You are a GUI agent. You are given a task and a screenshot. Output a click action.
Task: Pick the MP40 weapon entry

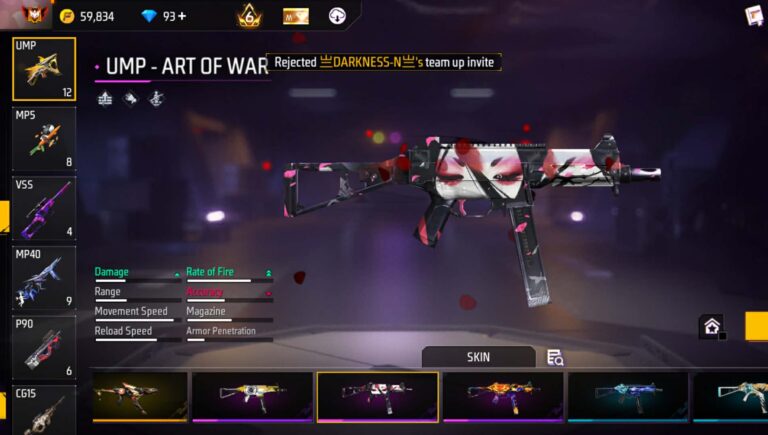click(43, 278)
